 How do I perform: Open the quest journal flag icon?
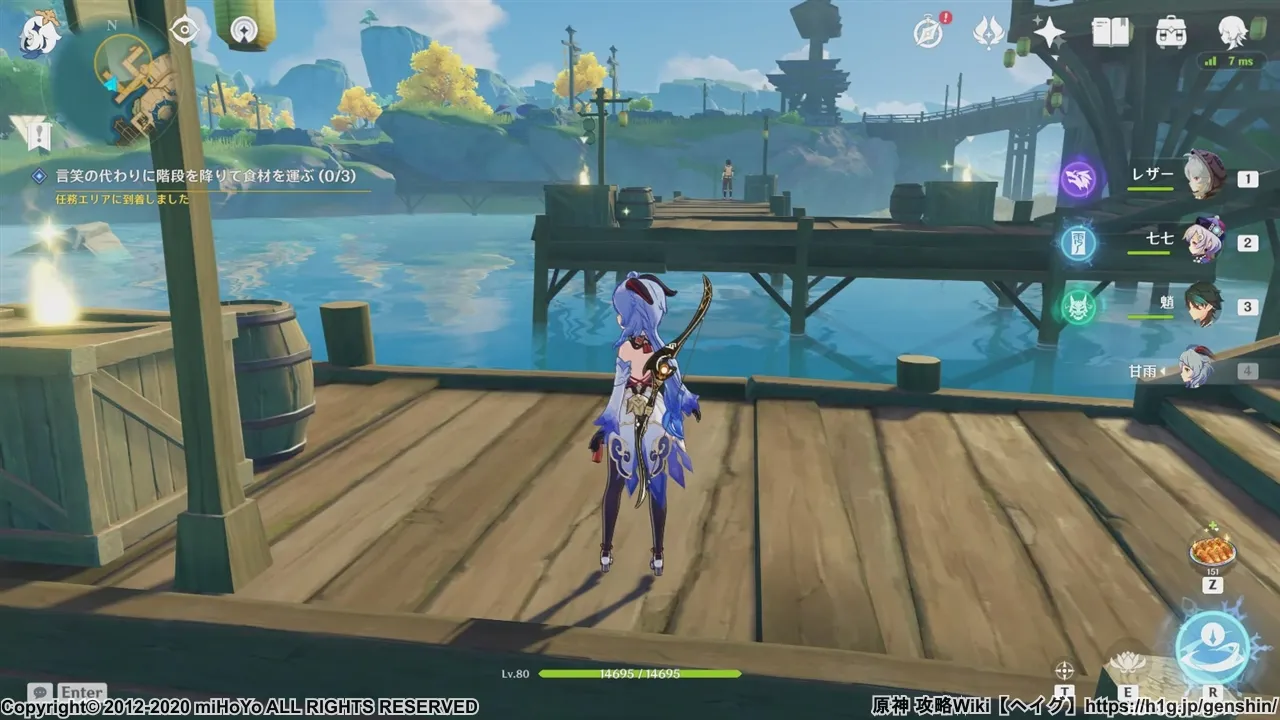click(x=30, y=130)
